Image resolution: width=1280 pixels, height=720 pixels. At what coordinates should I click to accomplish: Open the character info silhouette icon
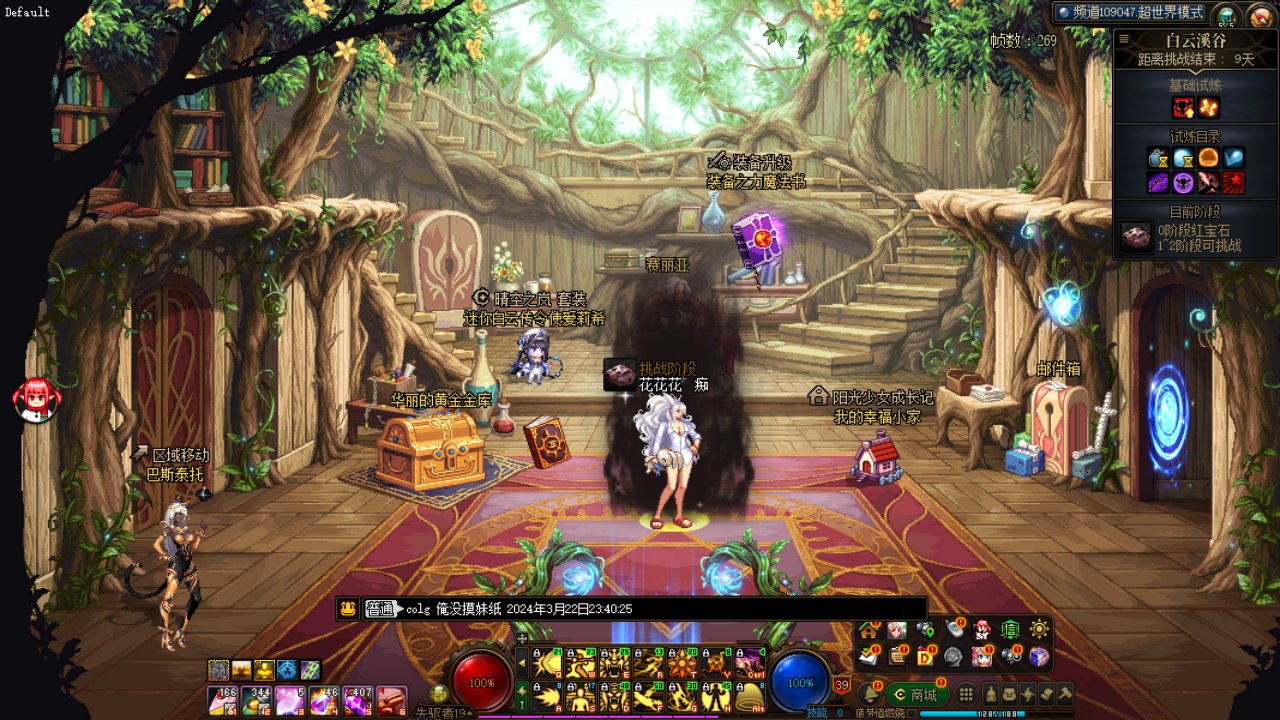[x=991, y=694]
